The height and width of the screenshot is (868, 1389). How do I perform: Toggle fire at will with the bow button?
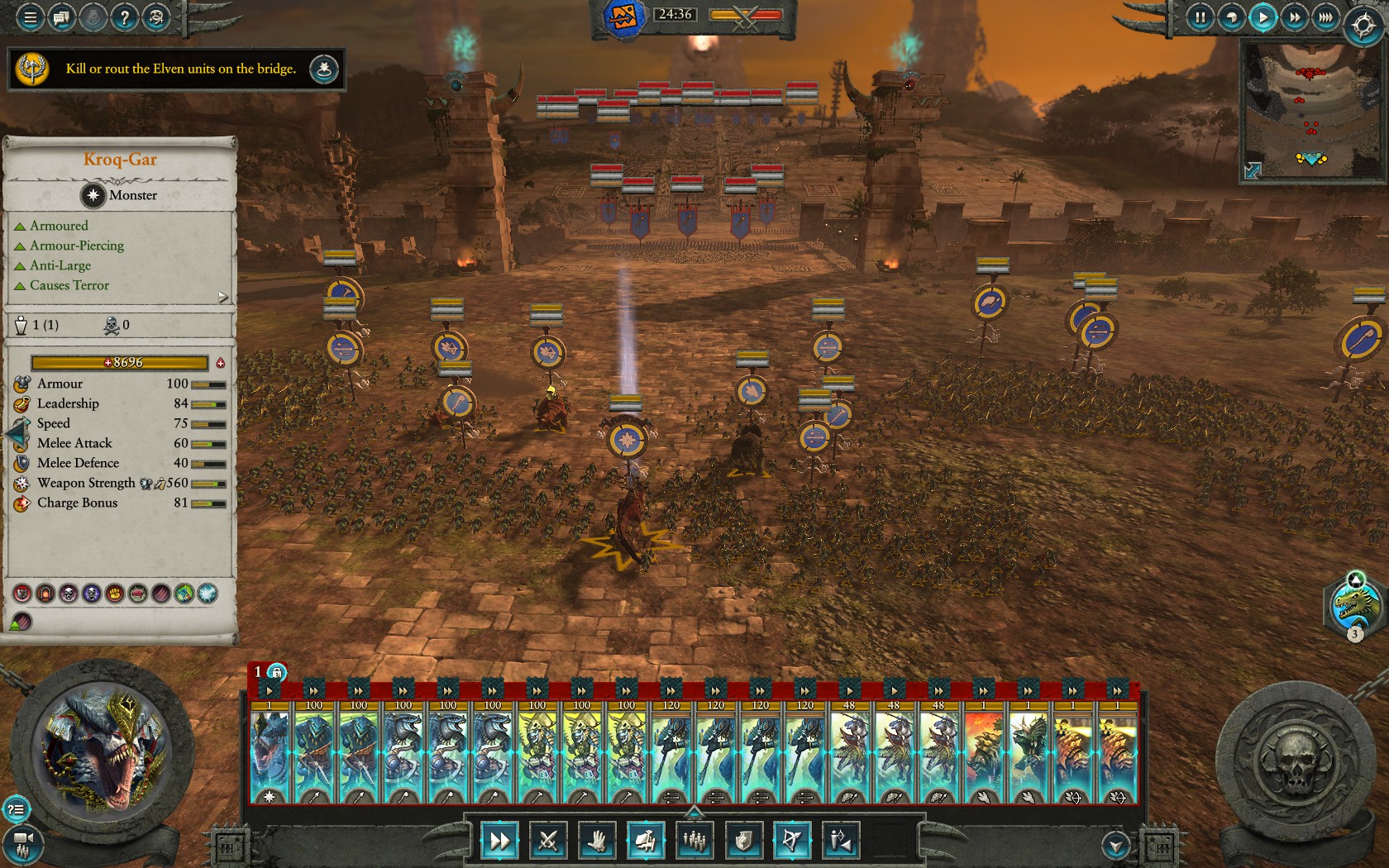click(792, 841)
